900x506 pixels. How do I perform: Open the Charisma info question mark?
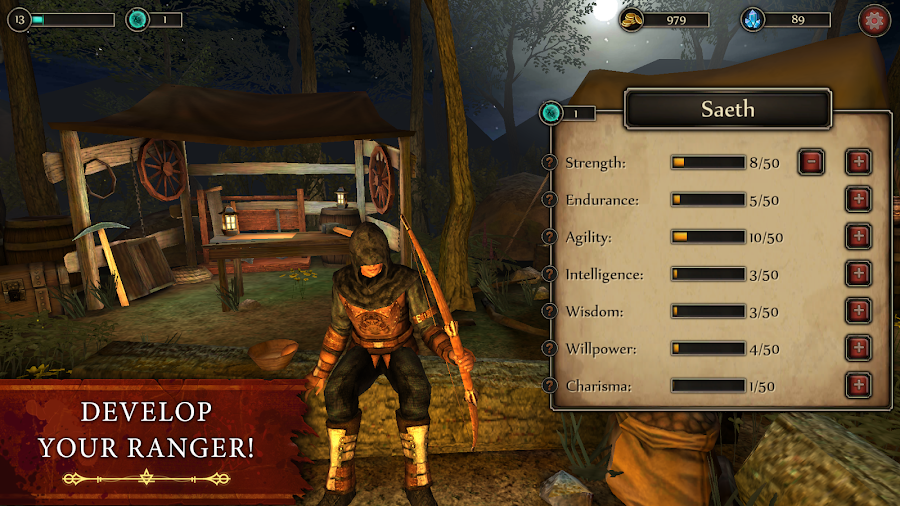tap(549, 385)
